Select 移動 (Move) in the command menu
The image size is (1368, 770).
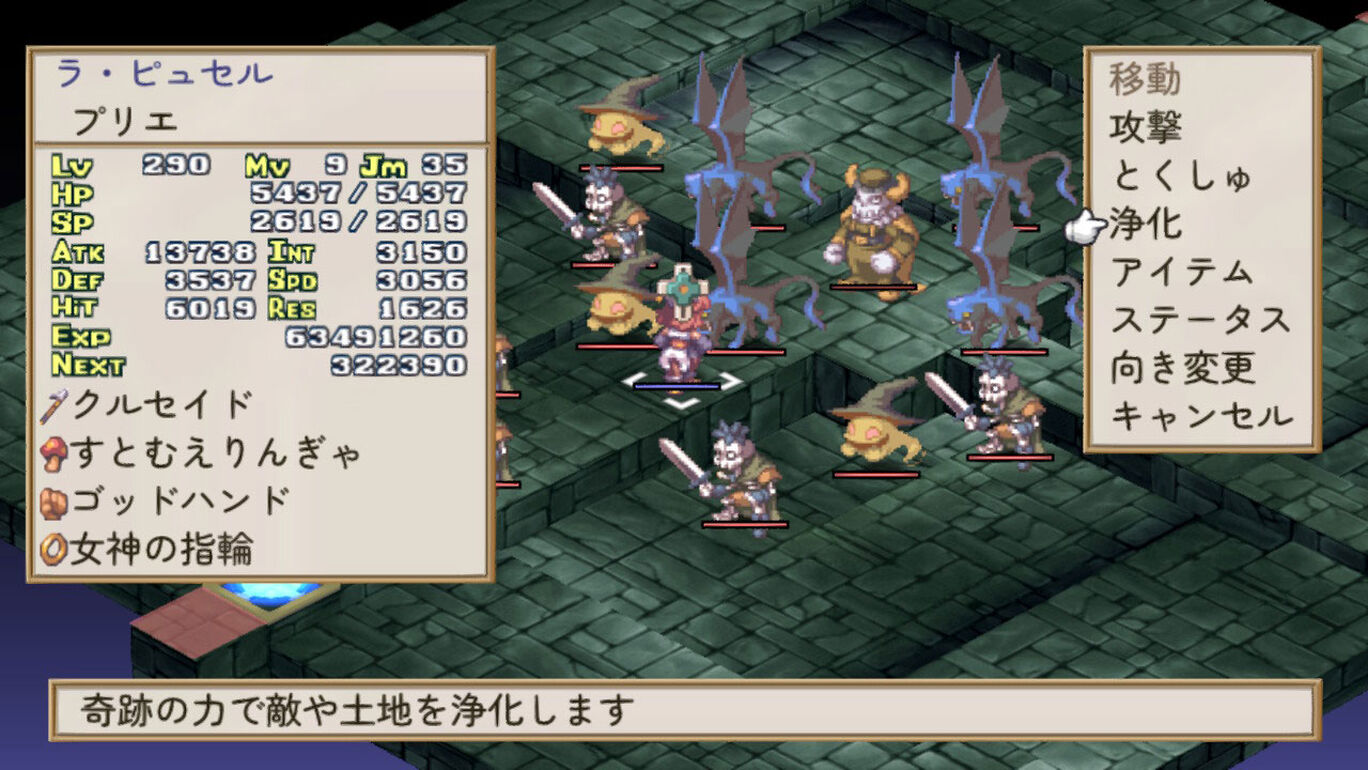(1145, 79)
